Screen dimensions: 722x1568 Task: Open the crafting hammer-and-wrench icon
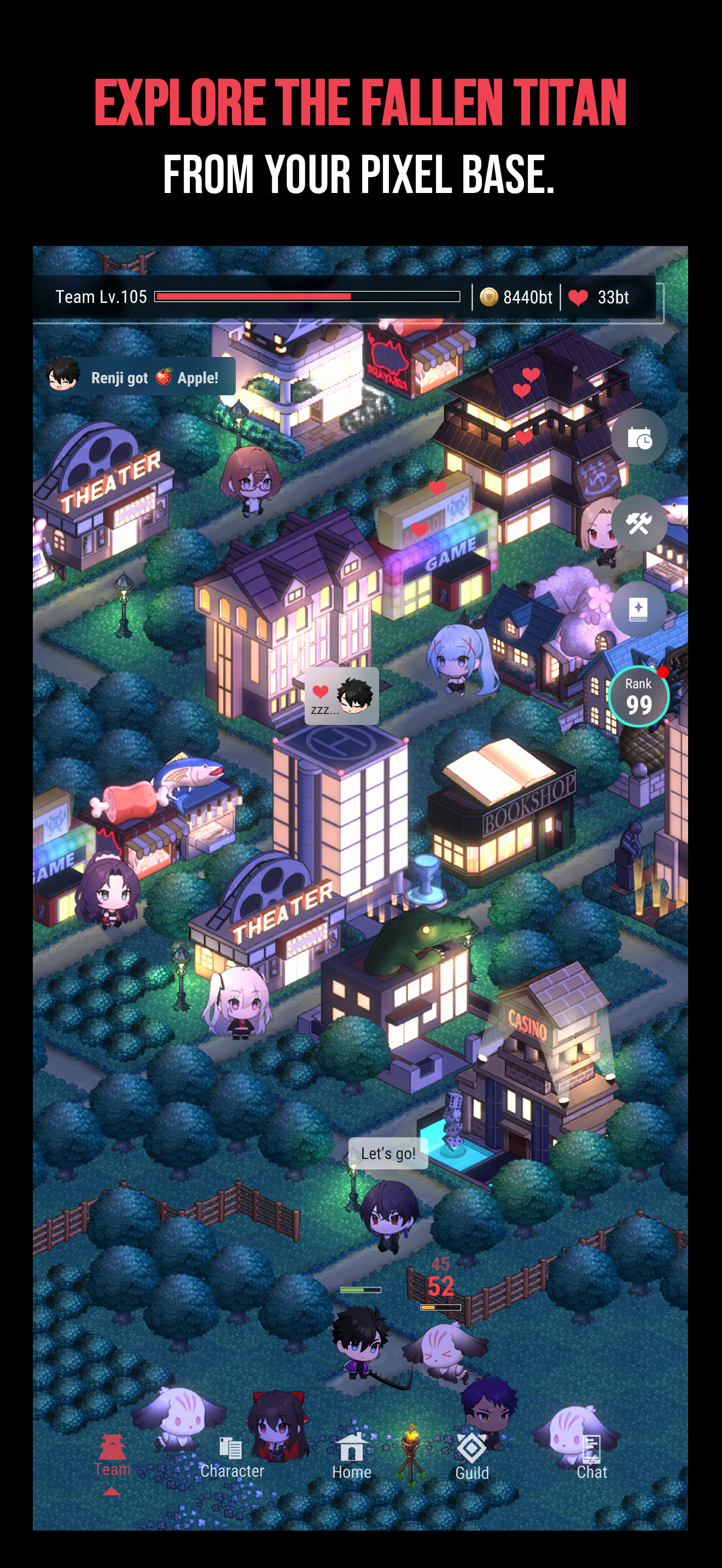point(639,523)
